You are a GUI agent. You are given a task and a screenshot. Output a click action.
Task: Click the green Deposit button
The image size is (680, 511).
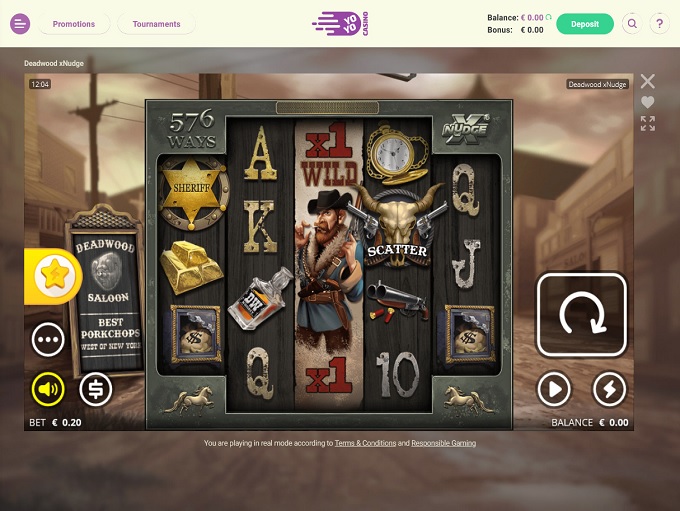585,24
